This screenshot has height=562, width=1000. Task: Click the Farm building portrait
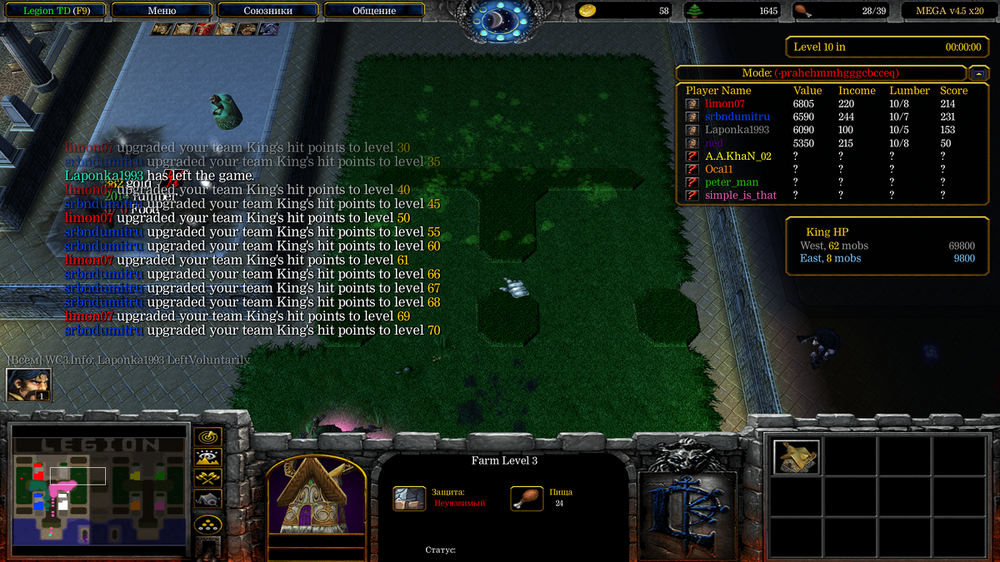[x=313, y=497]
